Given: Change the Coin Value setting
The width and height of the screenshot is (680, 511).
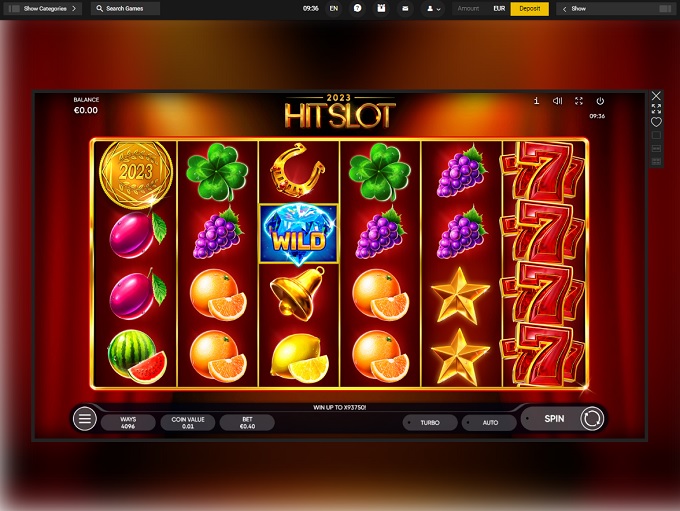Looking at the screenshot, I should (x=187, y=422).
